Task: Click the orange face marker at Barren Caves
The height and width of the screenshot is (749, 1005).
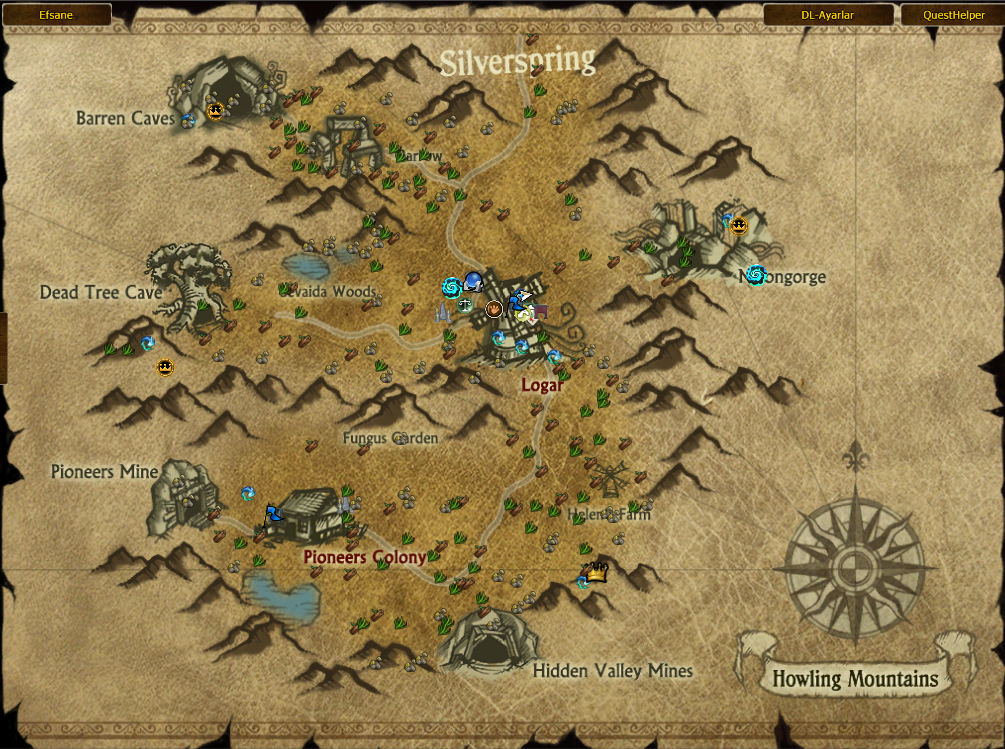Action: click(x=214, y=111)
